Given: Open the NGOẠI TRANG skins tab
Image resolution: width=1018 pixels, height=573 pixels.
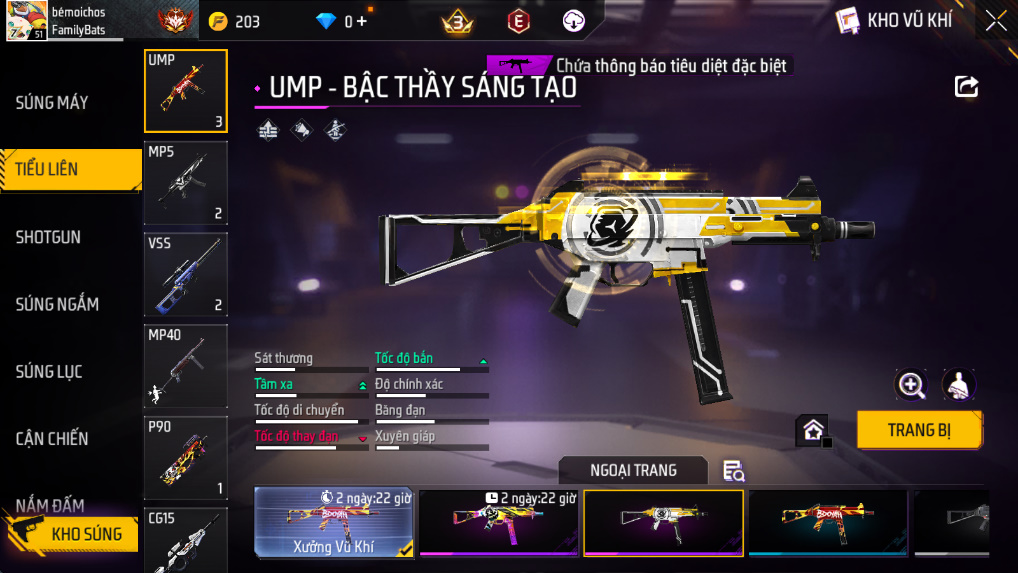Looking at the screenshot, I should pyautogui.click(x=633, y=470).
